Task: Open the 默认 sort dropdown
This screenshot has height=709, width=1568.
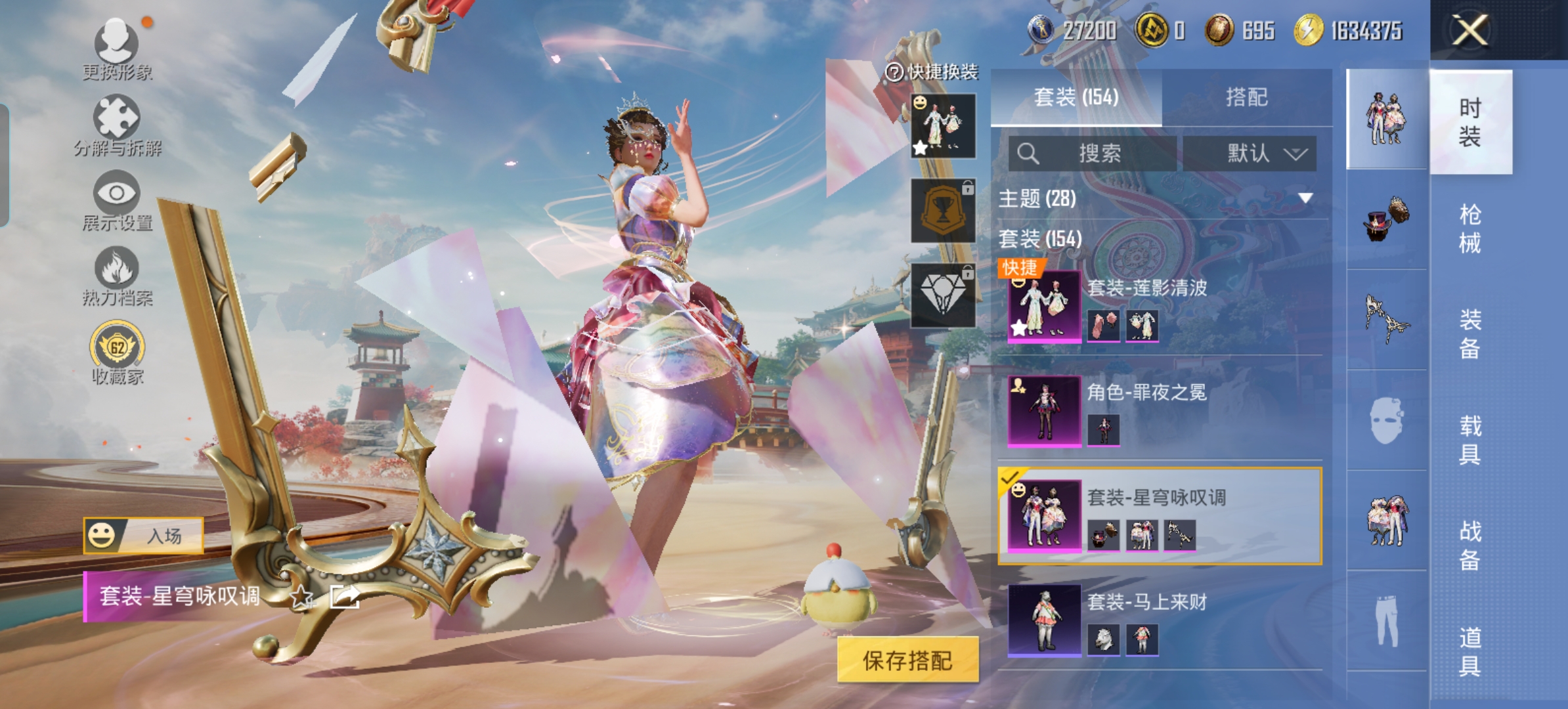Action: [1250, 154]
